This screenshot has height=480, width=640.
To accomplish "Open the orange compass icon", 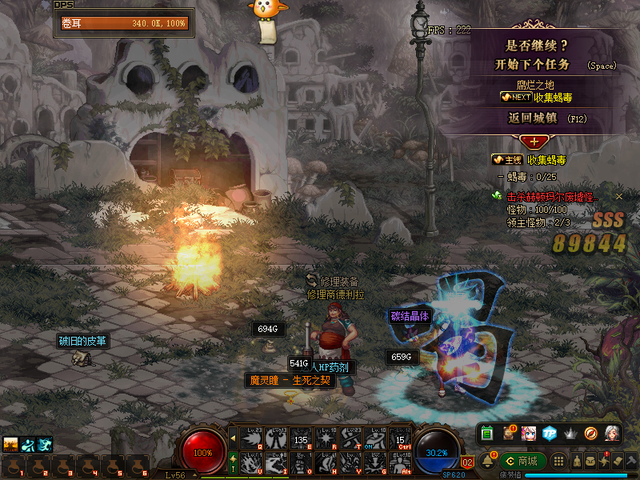I will tap(591, 433).
